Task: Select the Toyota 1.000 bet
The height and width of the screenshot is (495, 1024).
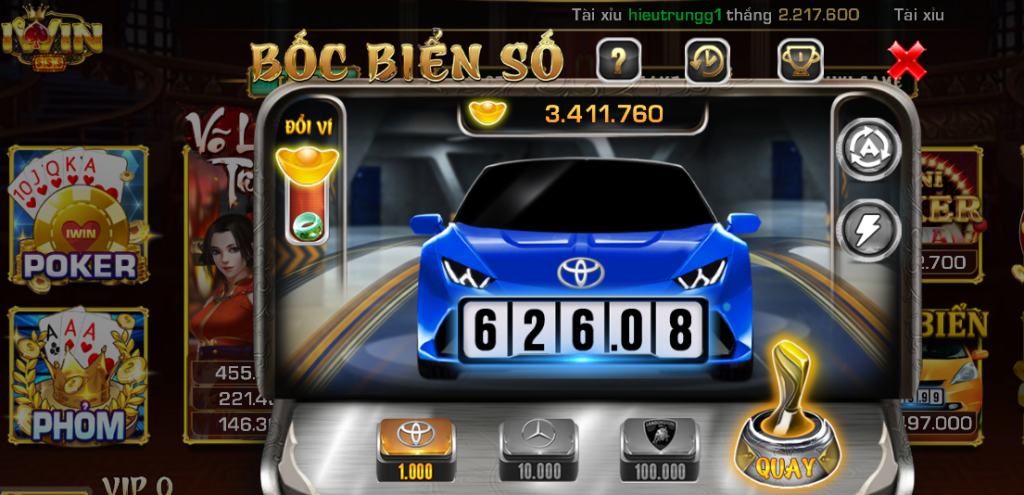Action: pos(416,449)
